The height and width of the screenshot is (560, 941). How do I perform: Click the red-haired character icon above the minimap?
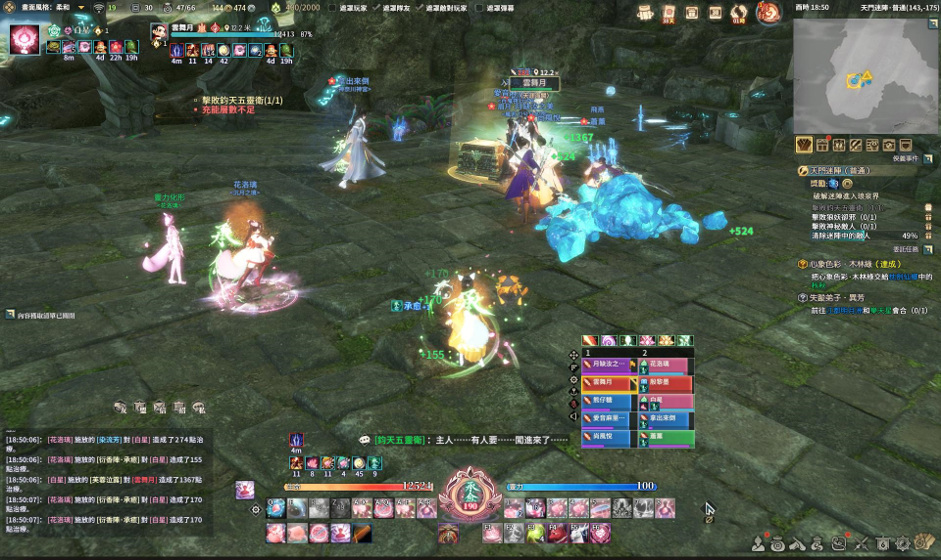pos(769,13)
